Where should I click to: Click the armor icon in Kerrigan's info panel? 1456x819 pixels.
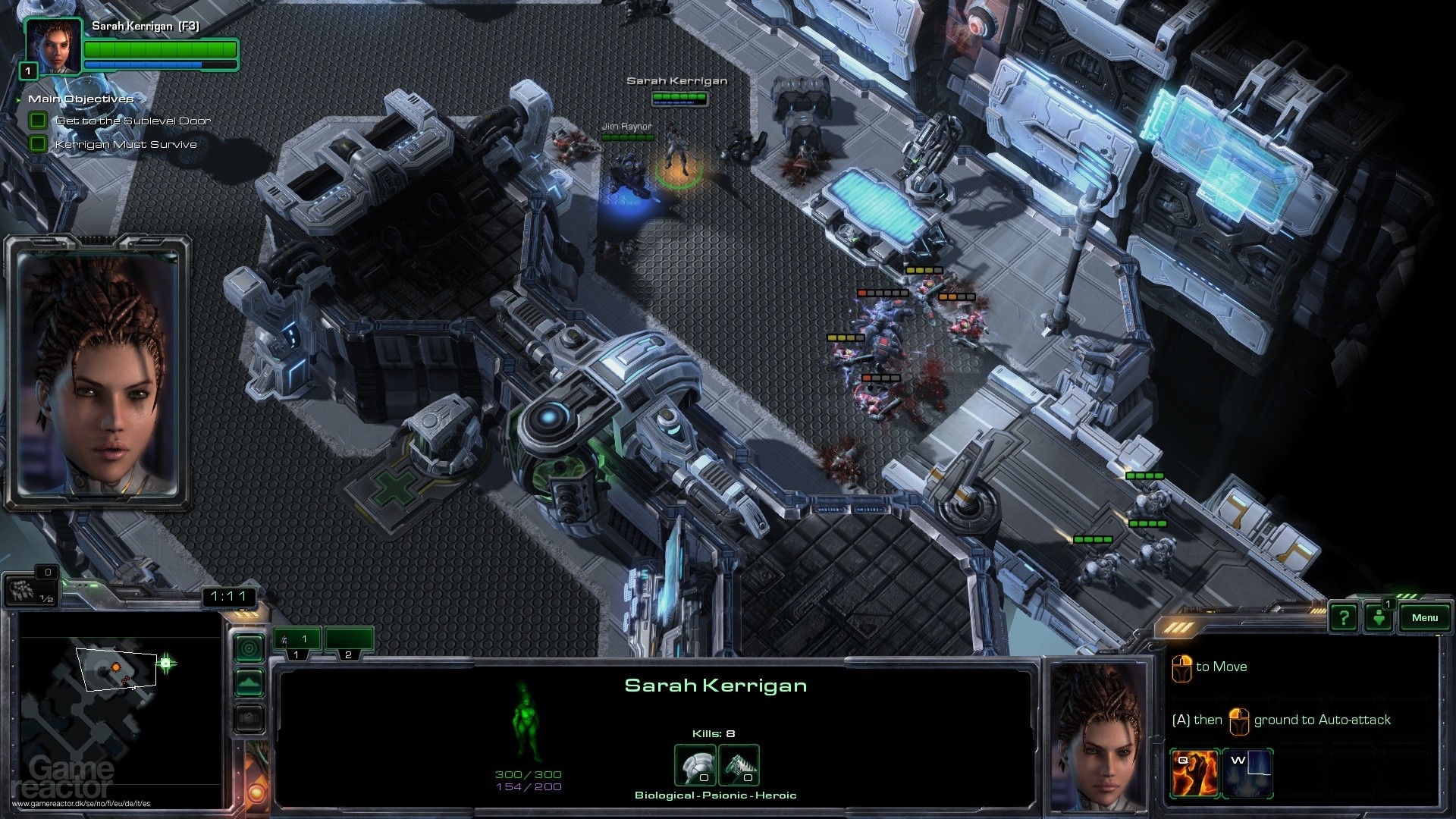tap(695, 766)
